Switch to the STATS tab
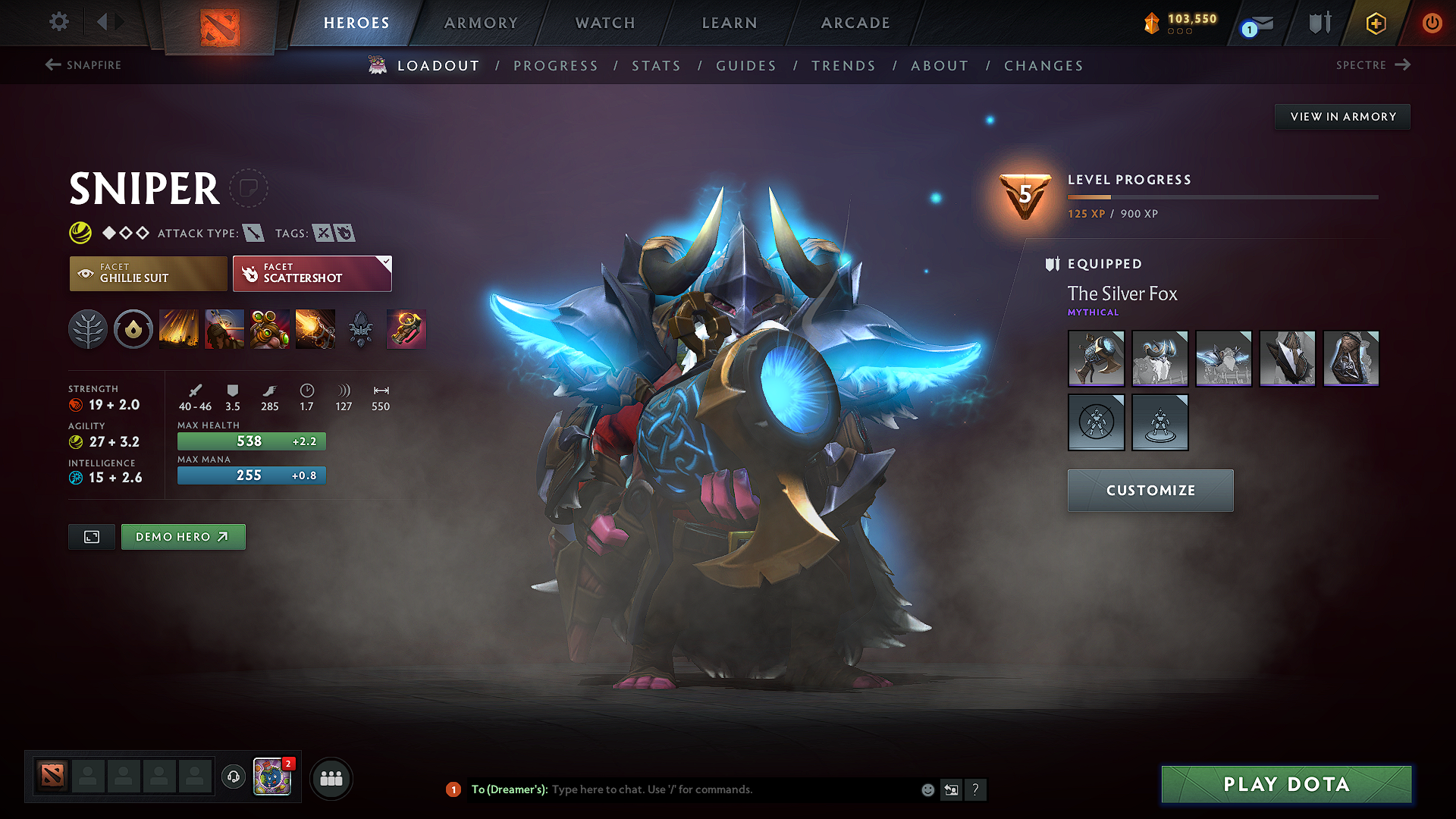 click(657, 66)
